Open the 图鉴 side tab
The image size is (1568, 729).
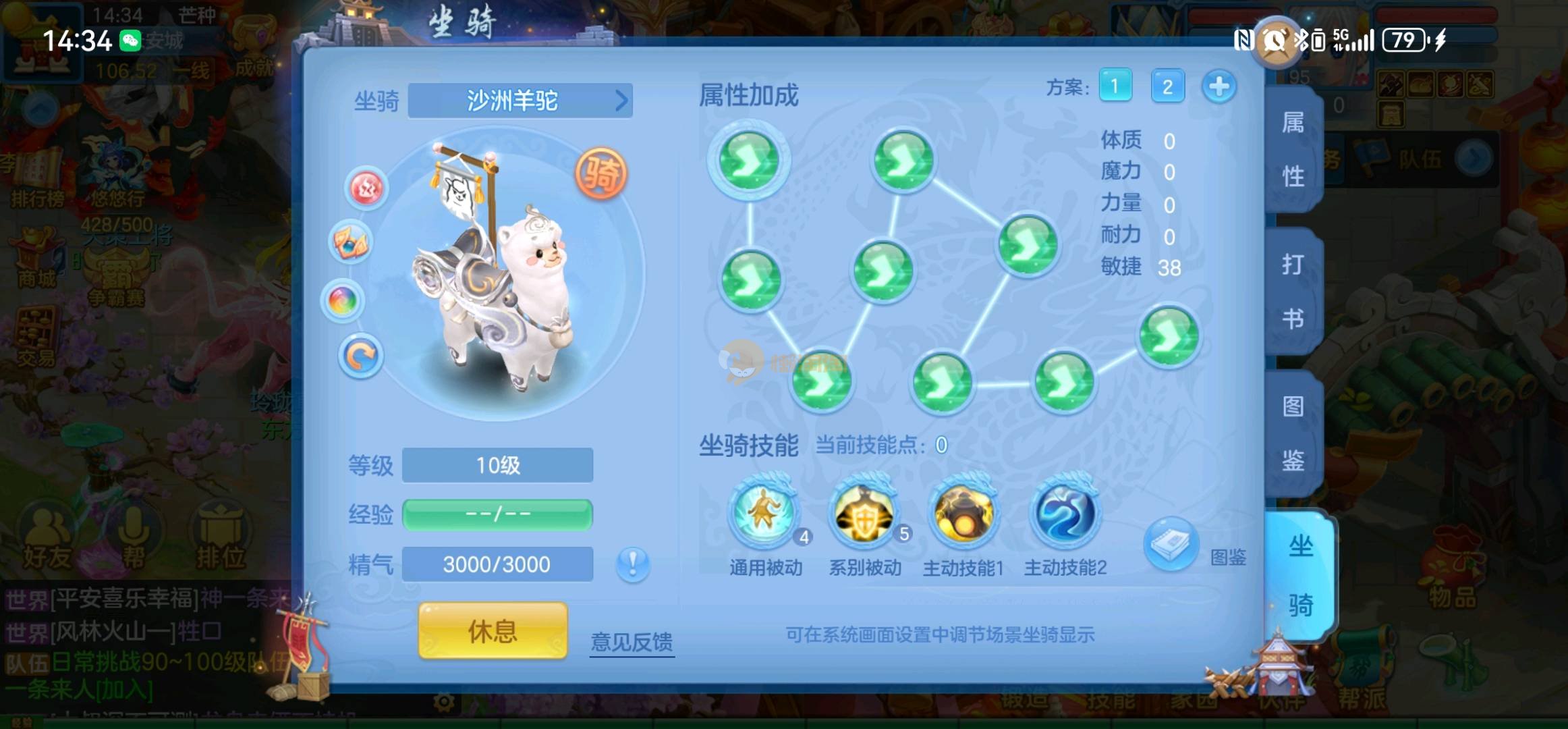coord(1293,433)
